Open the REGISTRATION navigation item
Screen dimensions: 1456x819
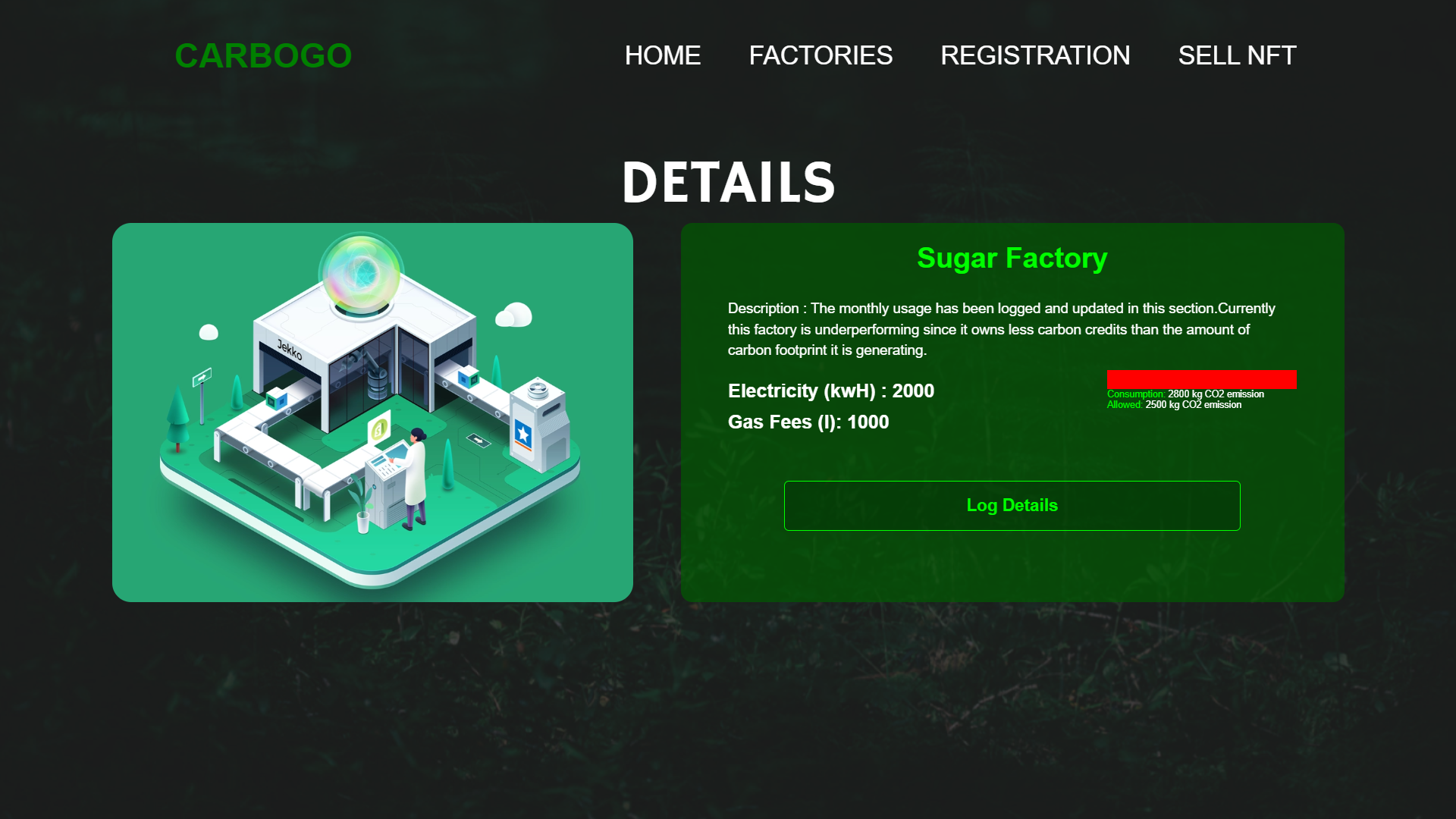(1035, 55)
